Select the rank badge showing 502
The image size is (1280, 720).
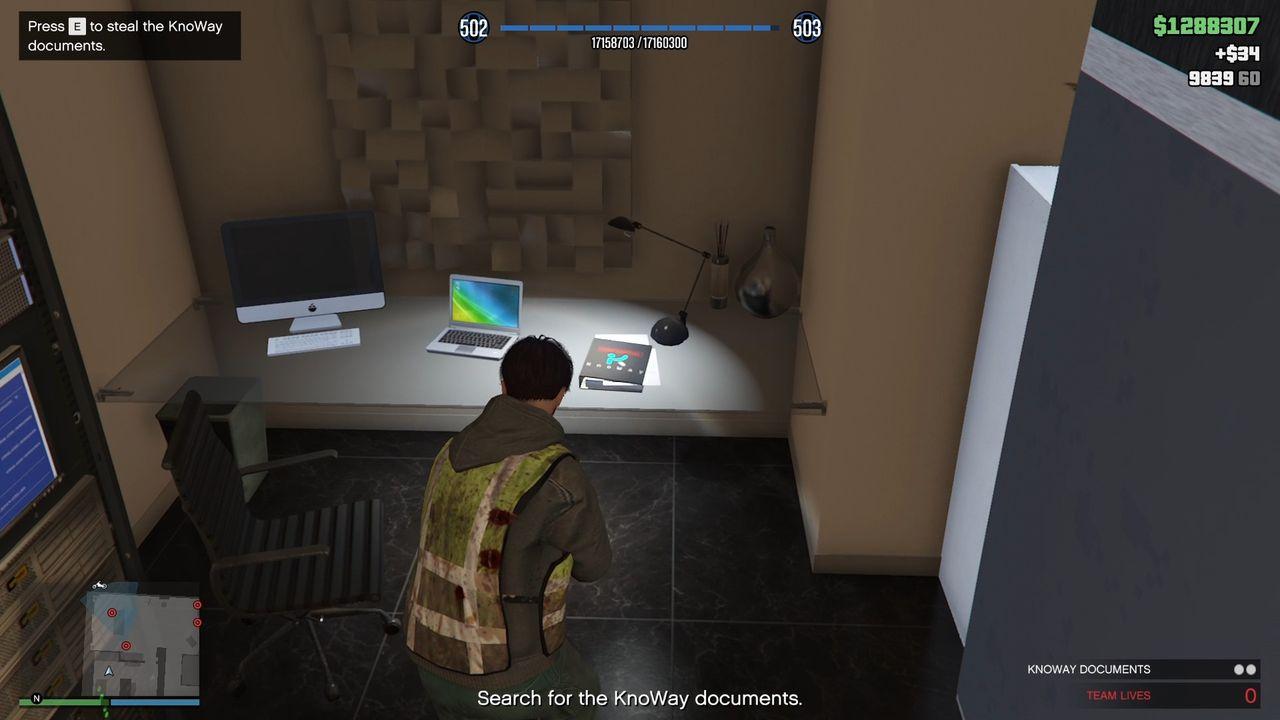click(x=473, y=28)
